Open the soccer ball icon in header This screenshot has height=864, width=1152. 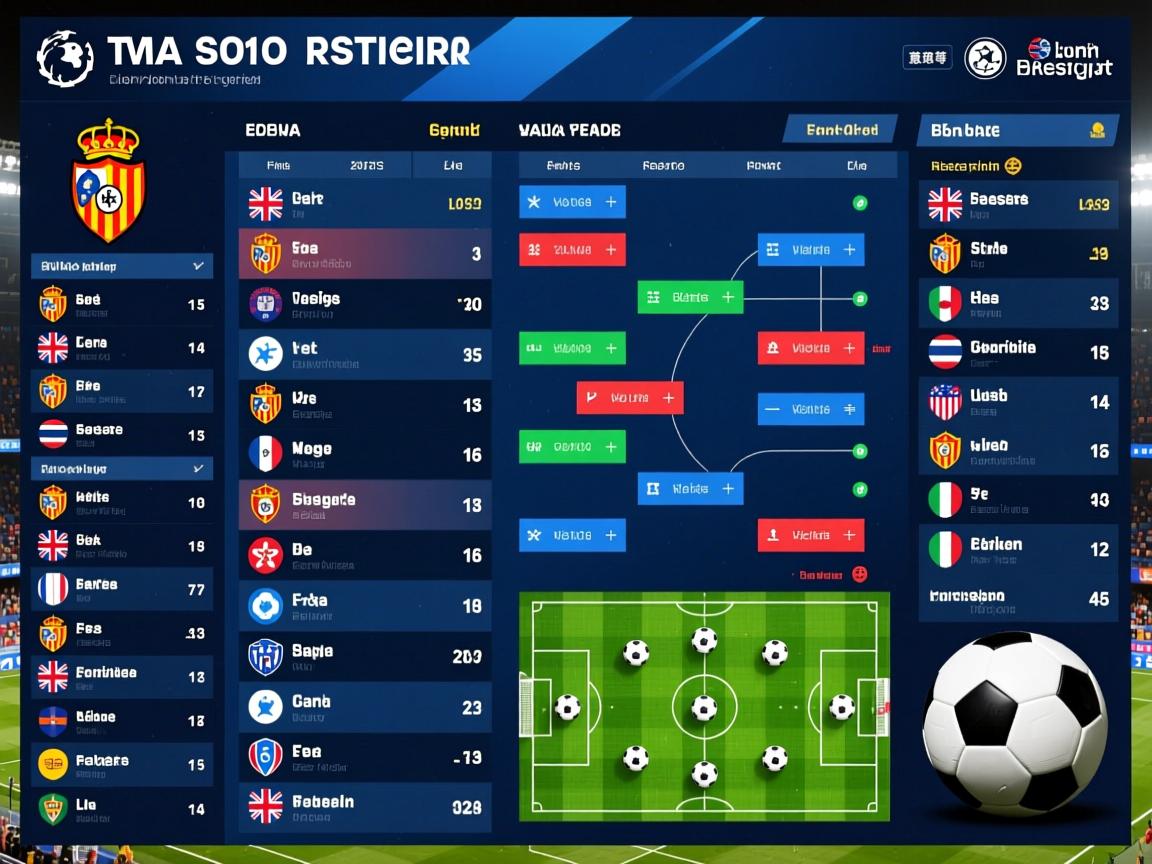tap(985, 58)
